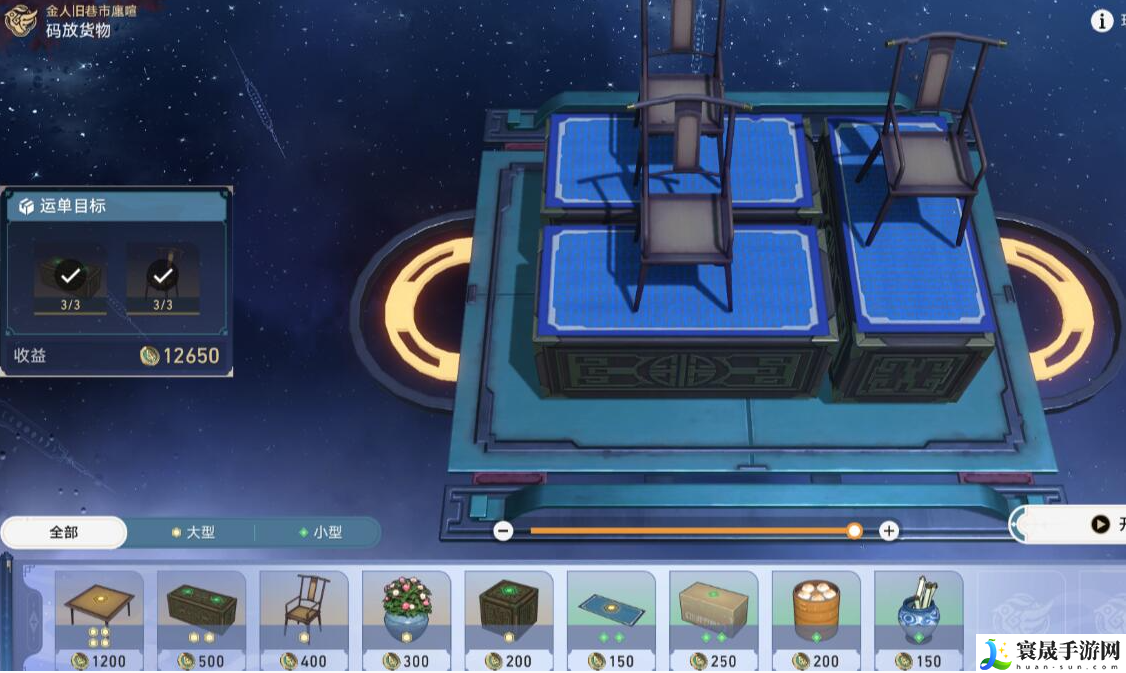This screenshot has width=1126, height=673.
Task: Start with the play arrow button
Action: [1100, 524]
